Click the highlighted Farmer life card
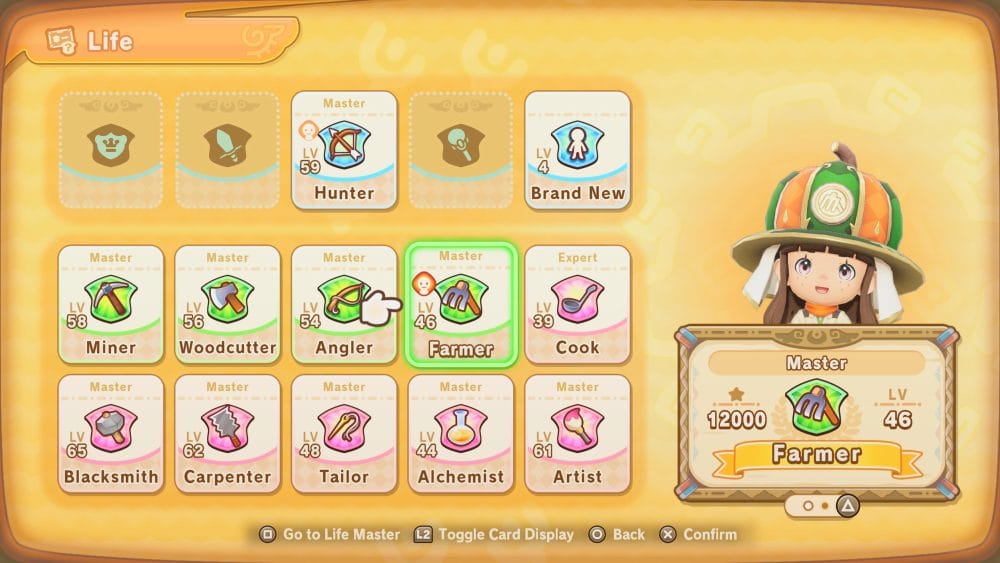1000x563 pixels. 460,304
